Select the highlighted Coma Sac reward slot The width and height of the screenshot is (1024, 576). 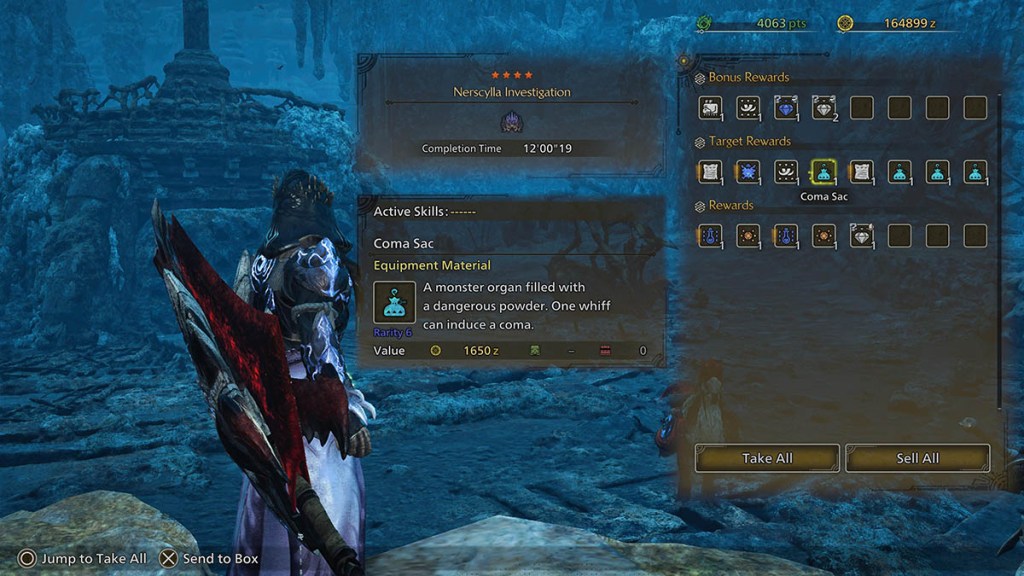tap(823, 172)
